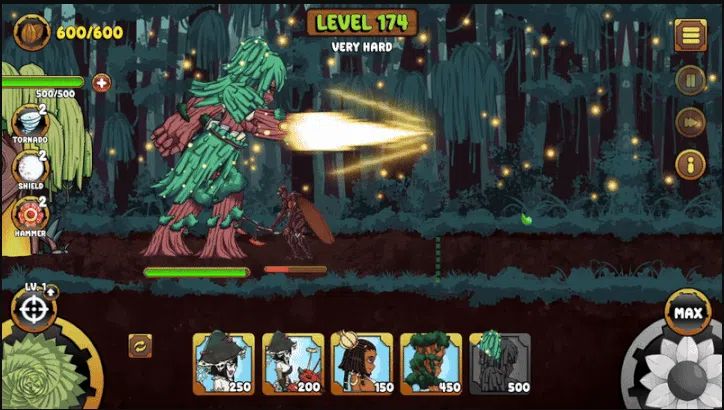
Task: Summon the 250-cost witch-hat unit
Action: (x=223, y=363)
